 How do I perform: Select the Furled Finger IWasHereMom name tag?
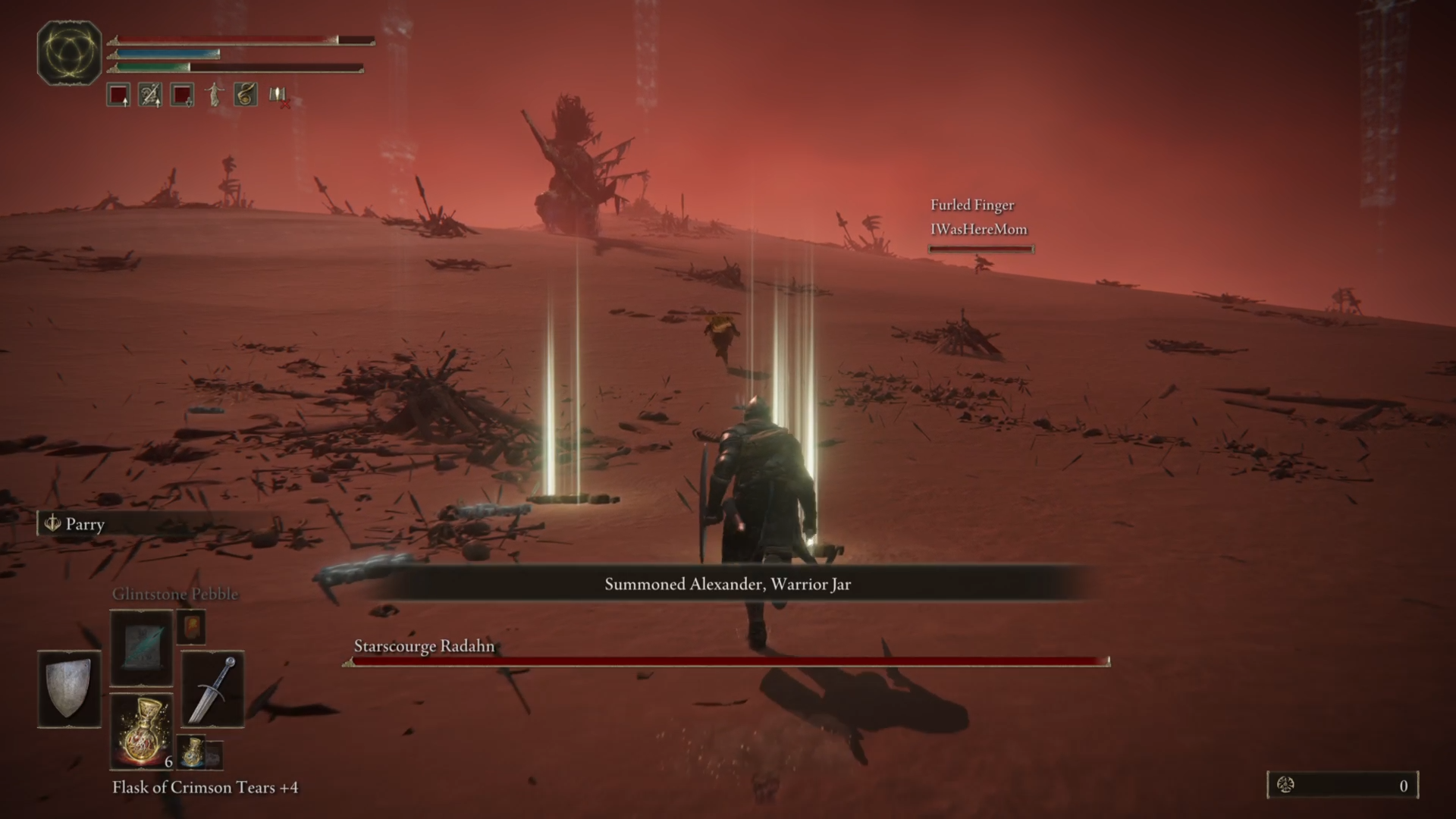pos(980,218)
